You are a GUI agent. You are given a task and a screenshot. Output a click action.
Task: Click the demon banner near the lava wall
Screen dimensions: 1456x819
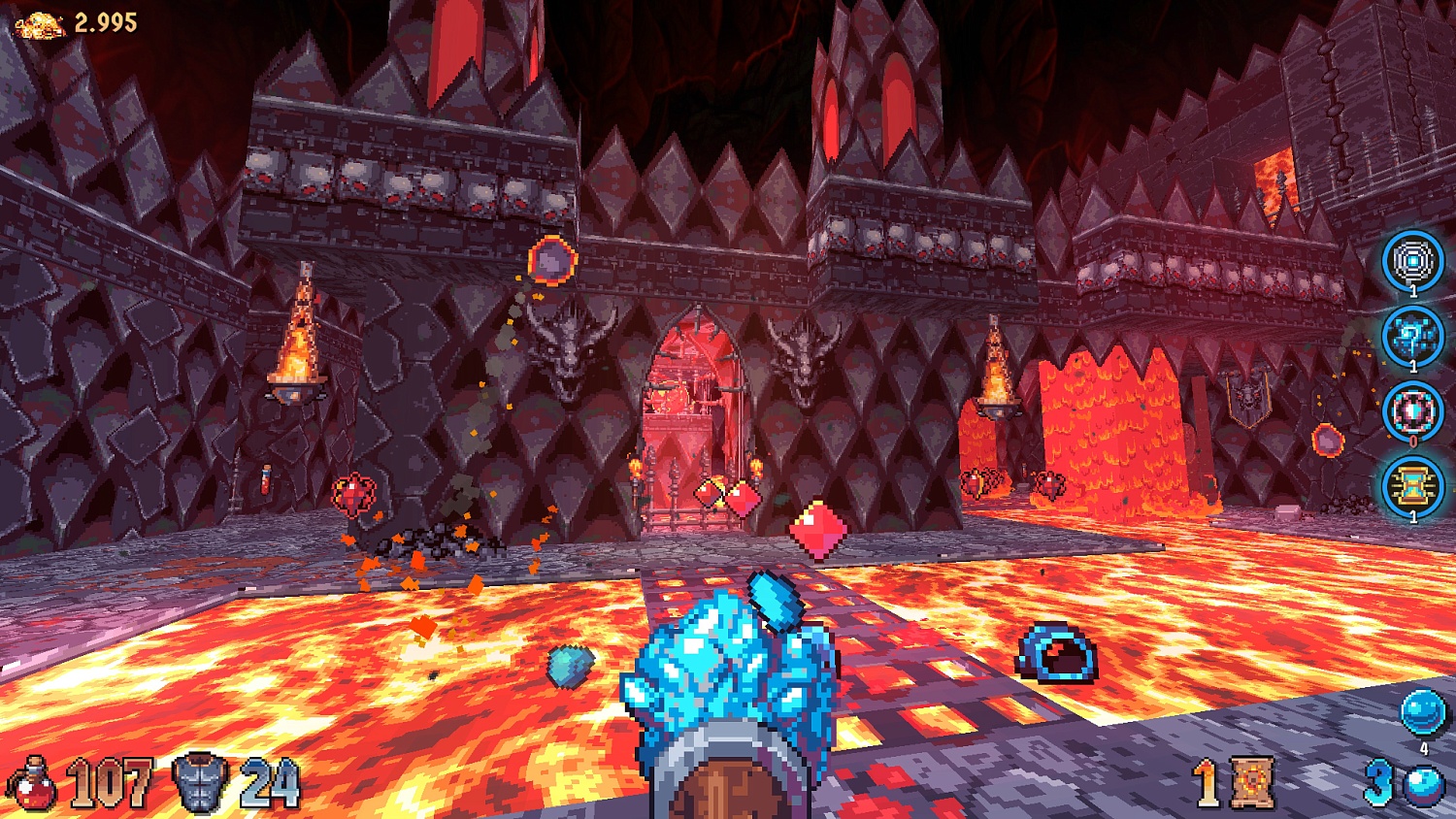1248,398
